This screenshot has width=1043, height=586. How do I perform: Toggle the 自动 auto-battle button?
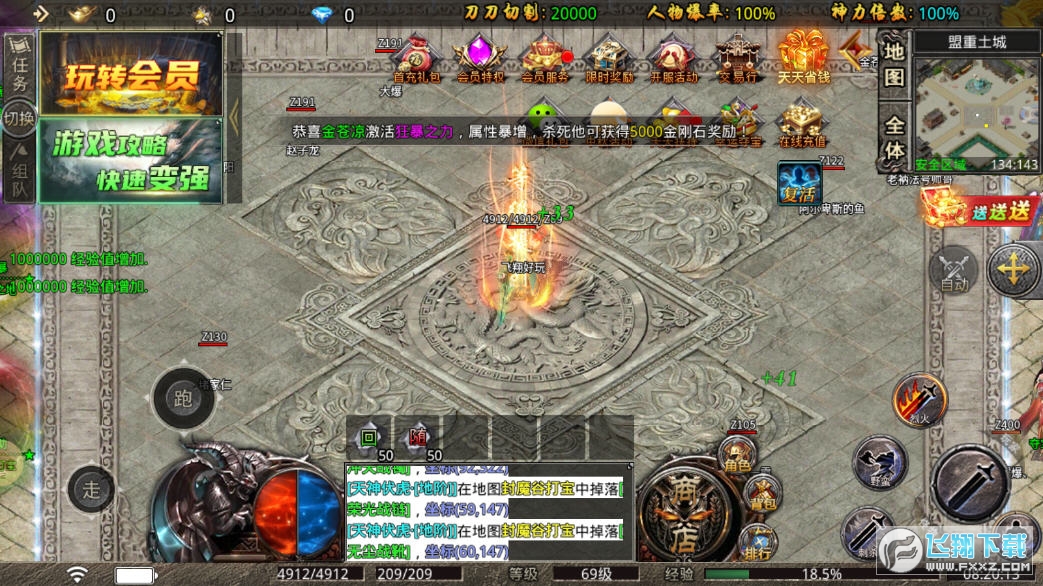tap(954, 270)
